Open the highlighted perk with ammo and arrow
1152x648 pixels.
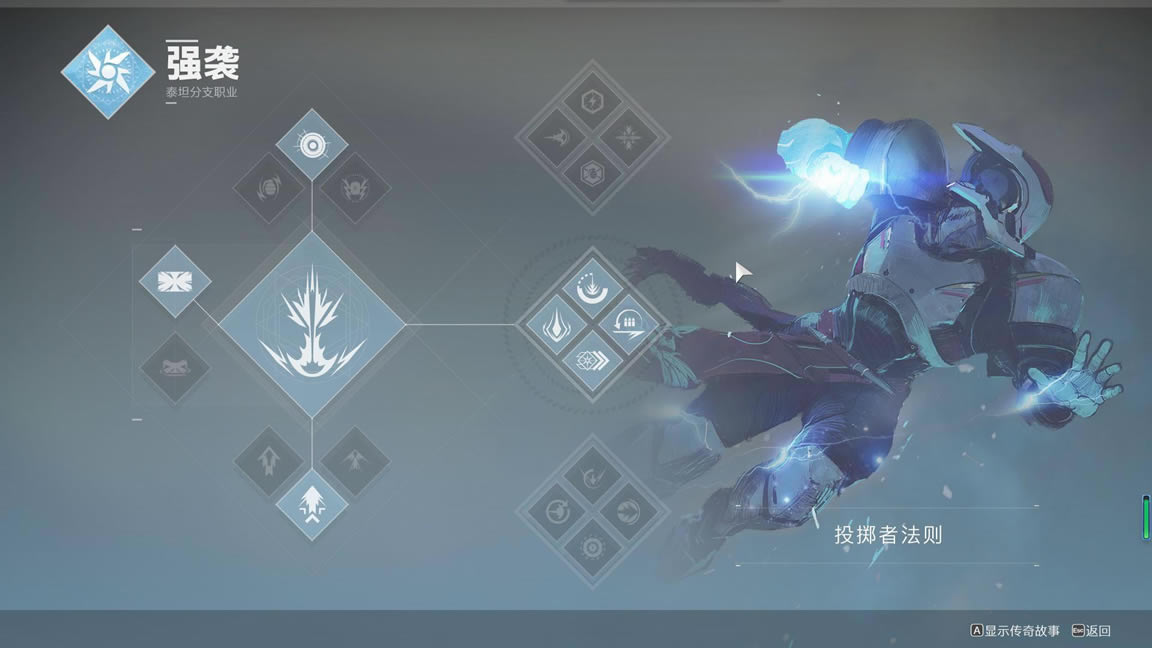(629, 325)
